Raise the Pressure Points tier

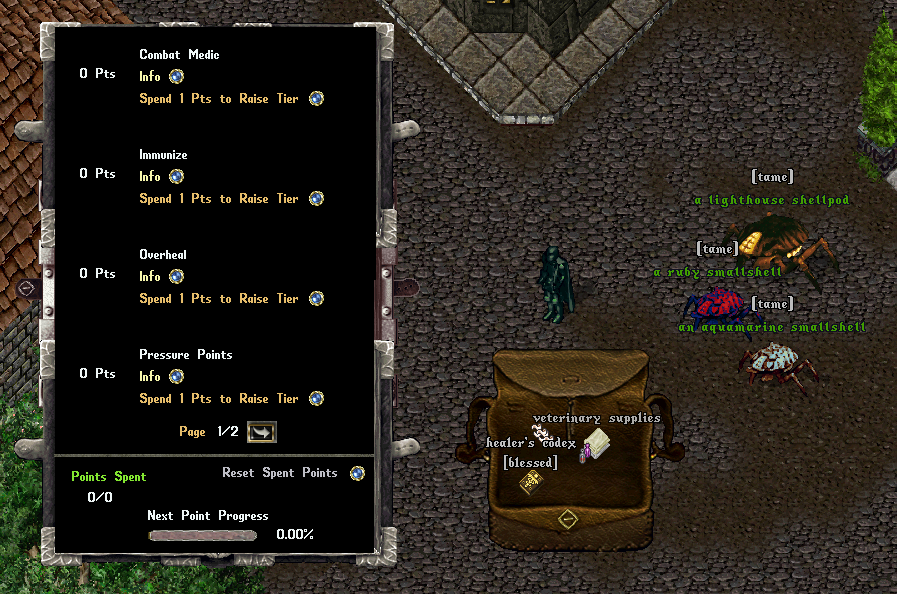click(316, 398)
